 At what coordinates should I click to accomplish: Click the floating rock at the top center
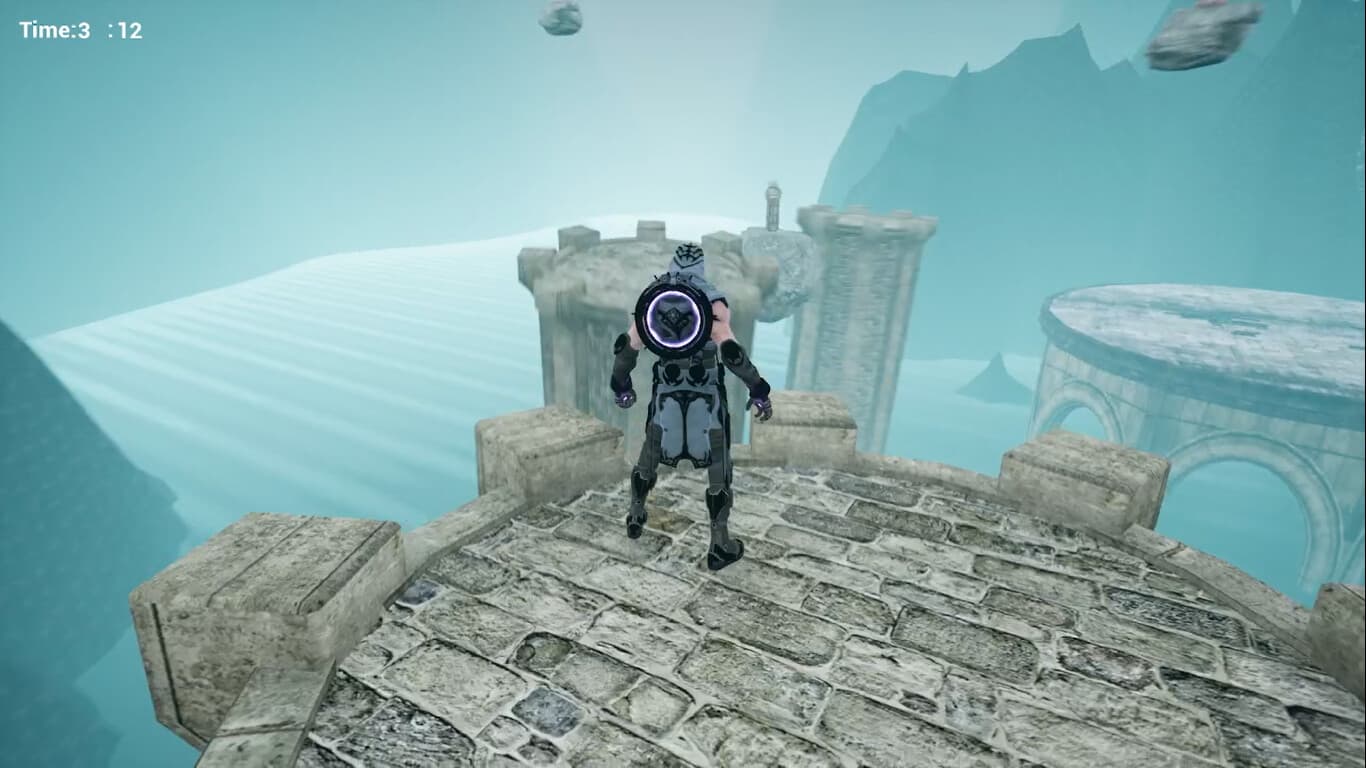[x=558, y=20]
